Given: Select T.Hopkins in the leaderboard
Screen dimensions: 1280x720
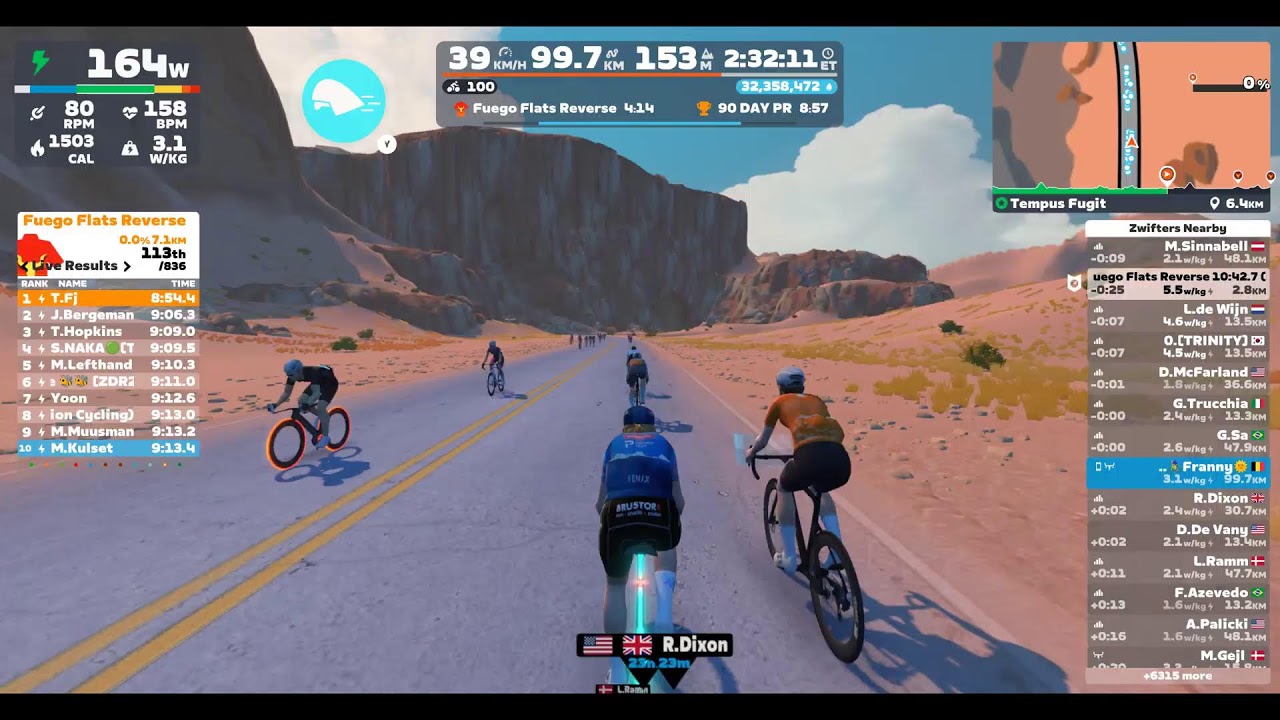Looking at the screenshot, I should pyautogui.click(x=108, y=332).
